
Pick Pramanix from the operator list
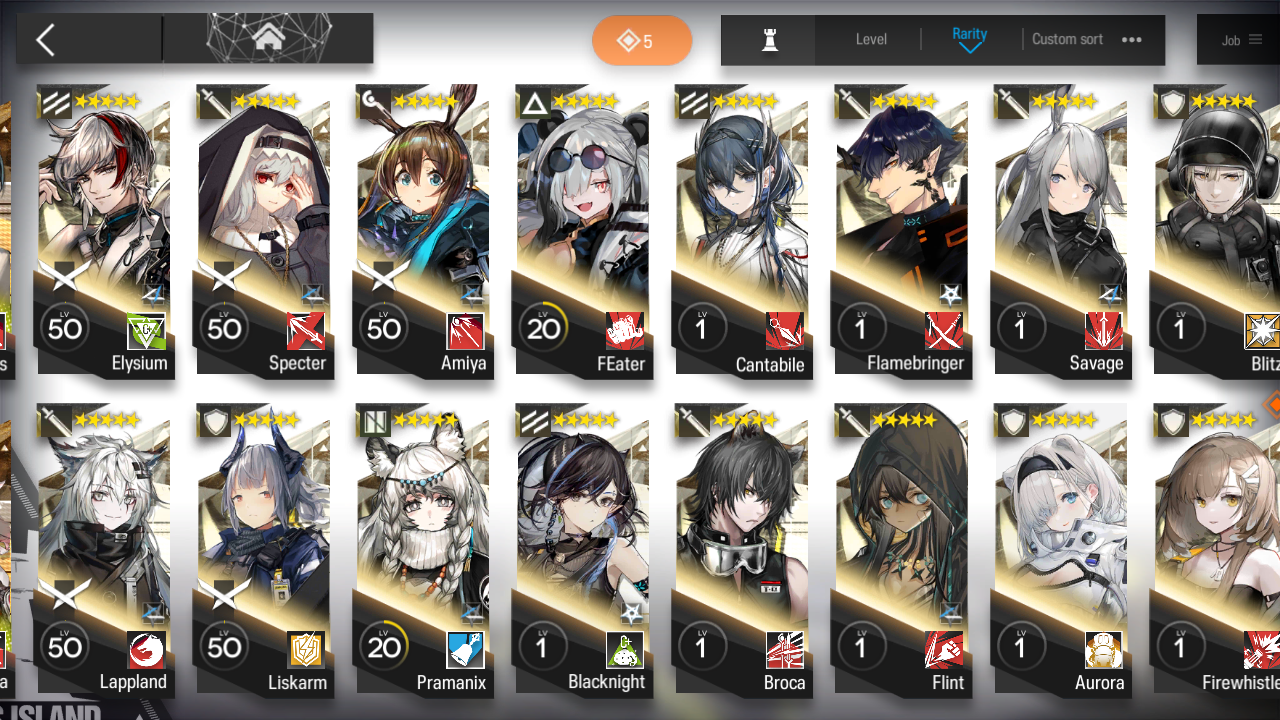423,550
